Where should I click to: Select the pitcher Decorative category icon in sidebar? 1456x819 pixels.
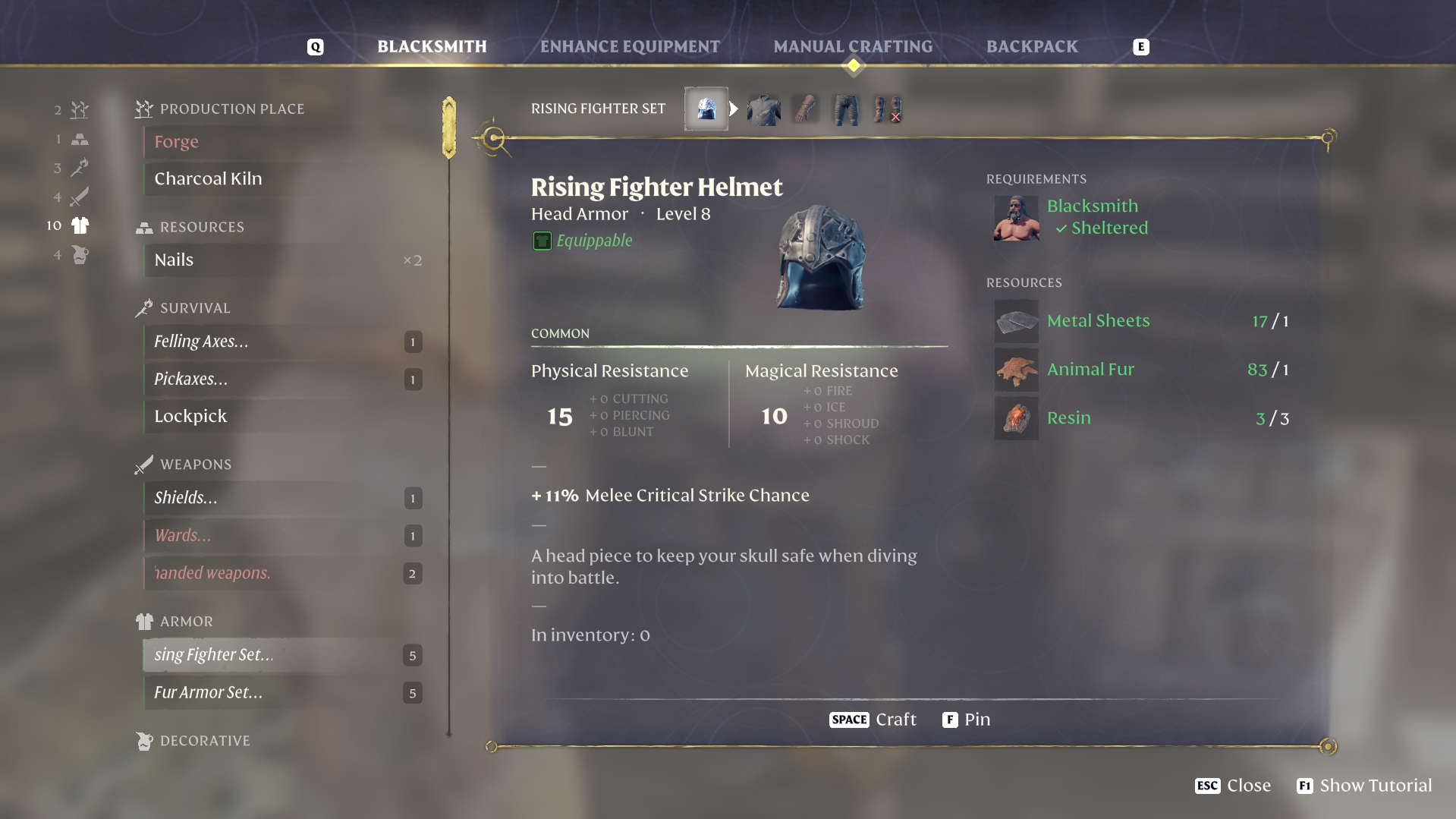tap(79, 255)
